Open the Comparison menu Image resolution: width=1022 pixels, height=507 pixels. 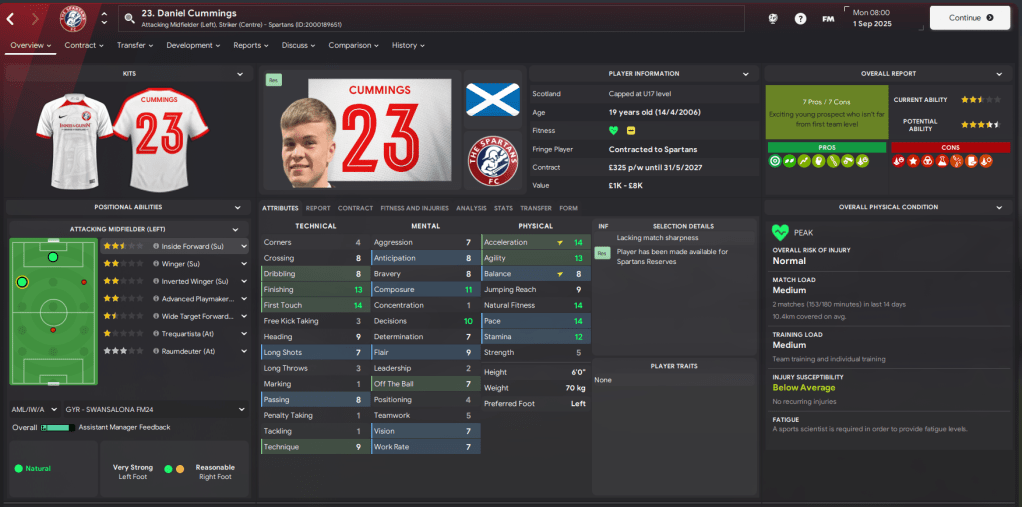pyautogui.click(x=353, y=45)
